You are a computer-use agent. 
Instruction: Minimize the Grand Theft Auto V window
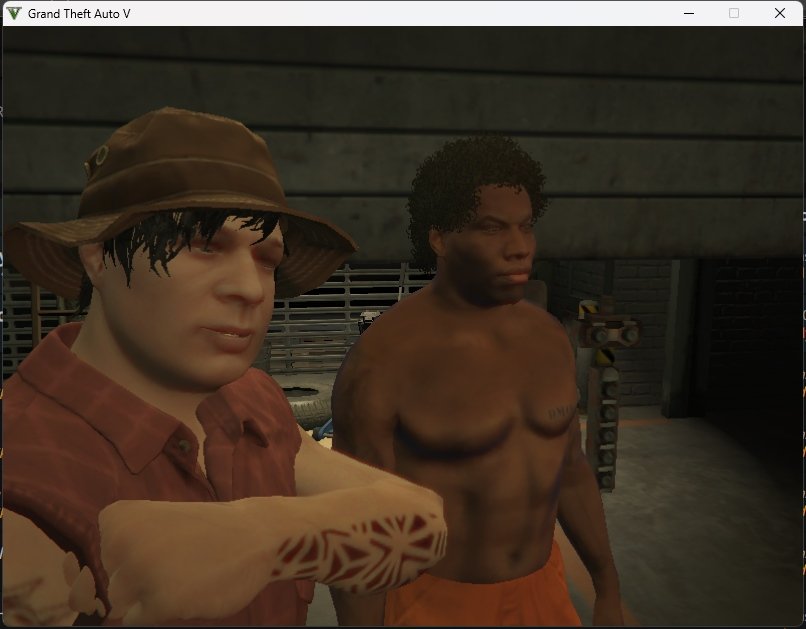(x=689, y=13)
